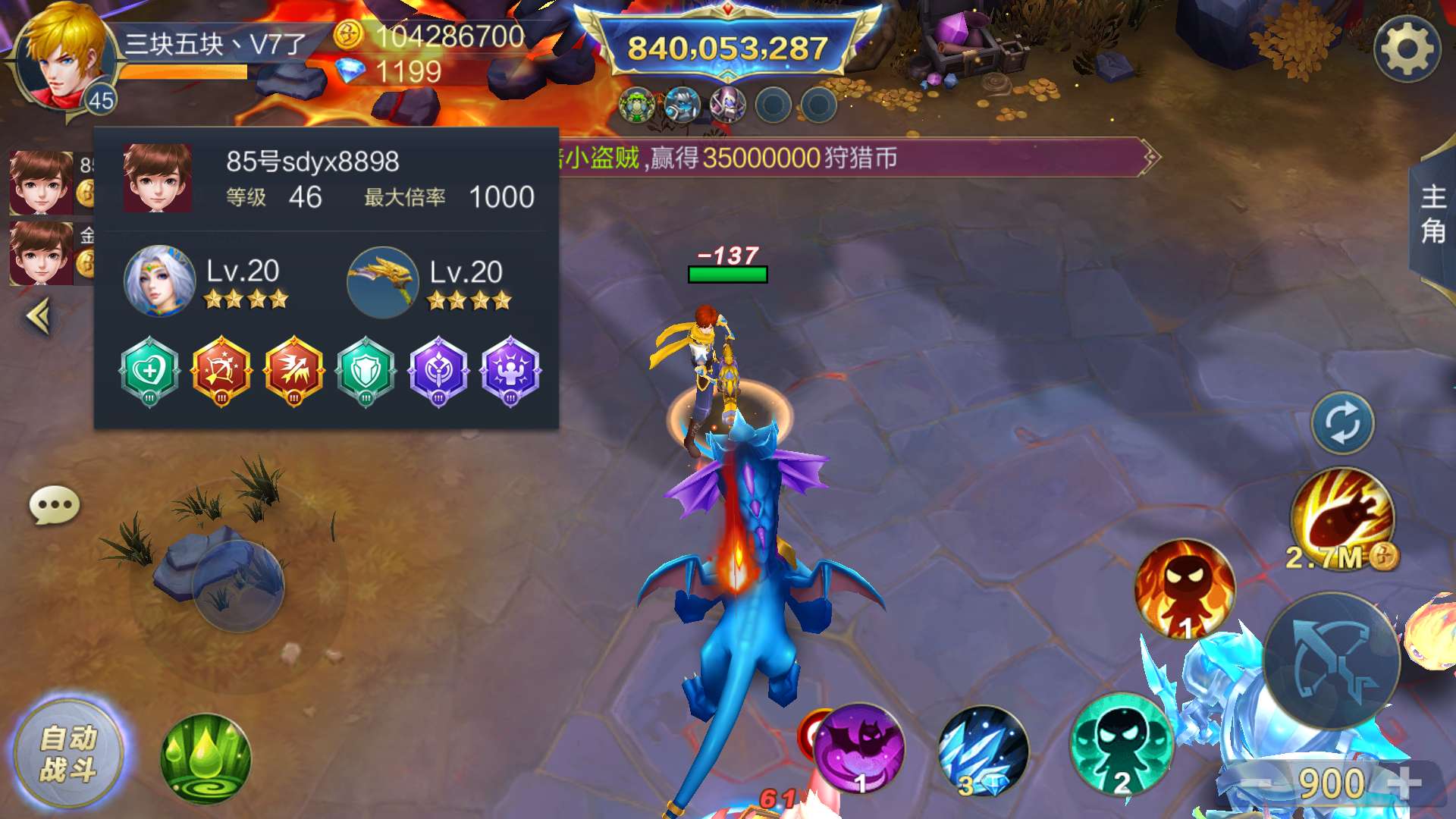Select the red bow-and-arrow rune badge
The image size is (1456, 819).
click(x=221, y=372)
